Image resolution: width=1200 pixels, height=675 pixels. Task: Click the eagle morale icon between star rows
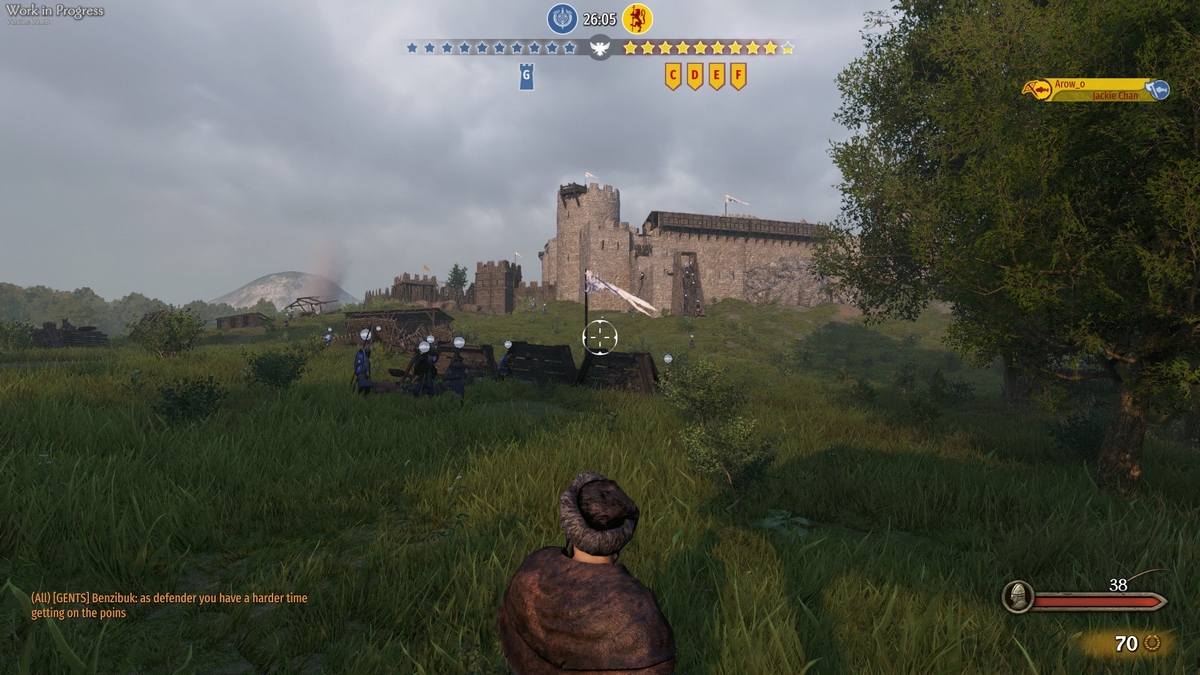[600, 47]
